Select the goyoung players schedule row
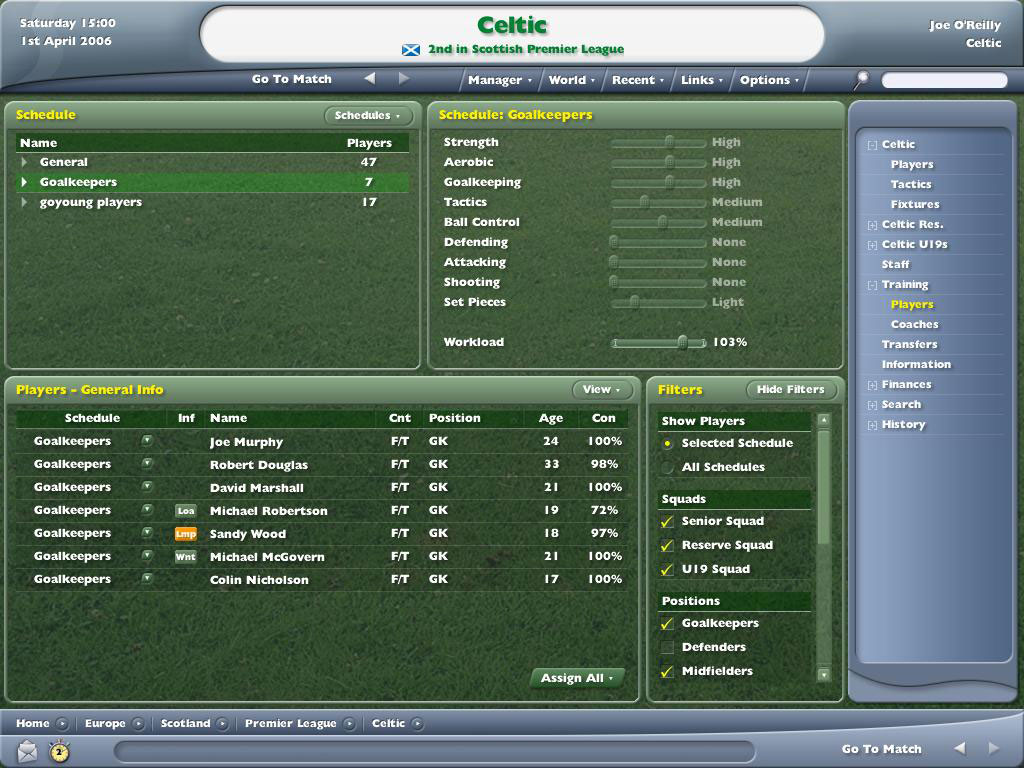 pos(91,202)
